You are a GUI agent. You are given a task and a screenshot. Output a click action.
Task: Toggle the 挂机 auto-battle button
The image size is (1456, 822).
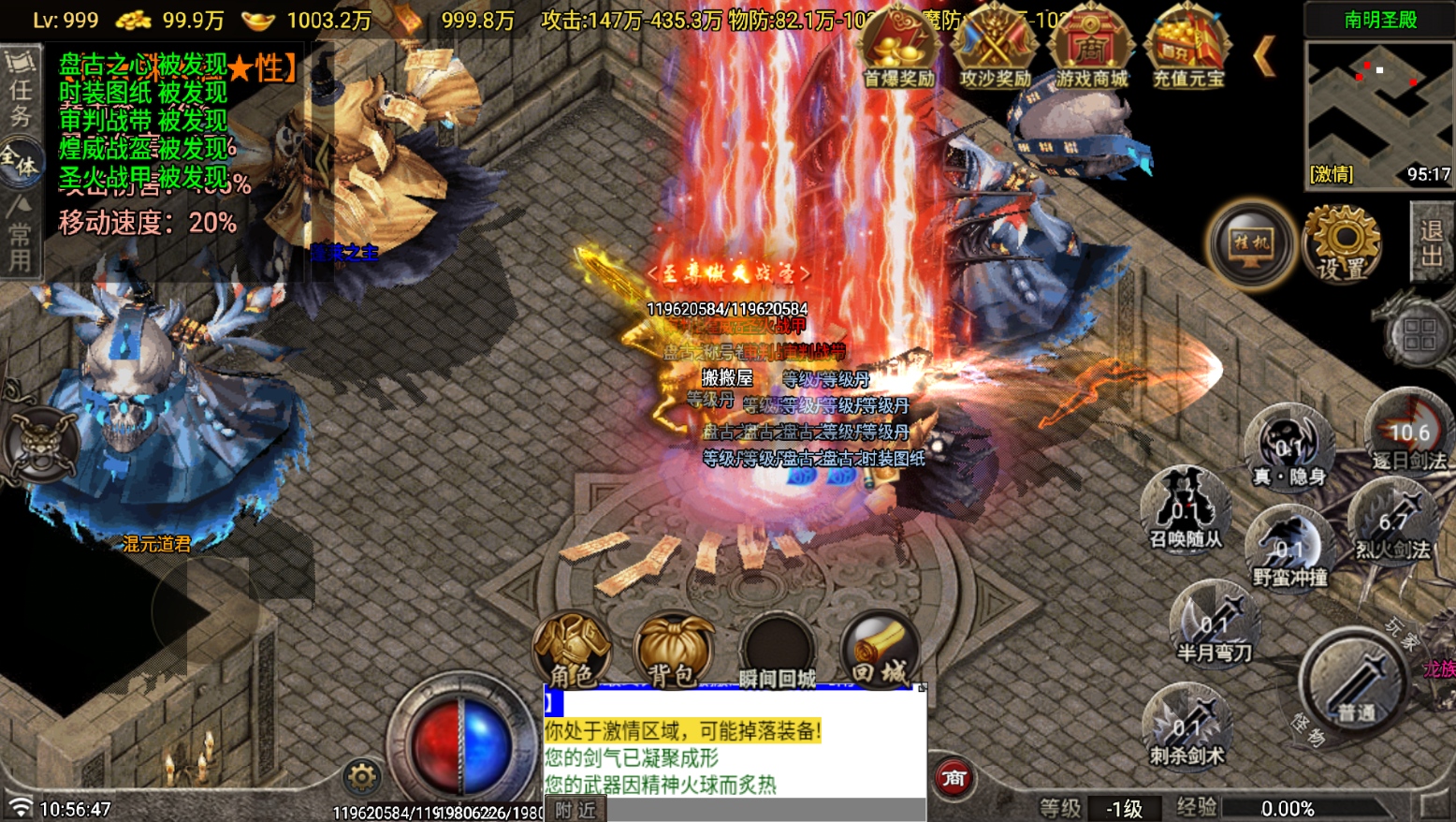(x=1251, y=244)
